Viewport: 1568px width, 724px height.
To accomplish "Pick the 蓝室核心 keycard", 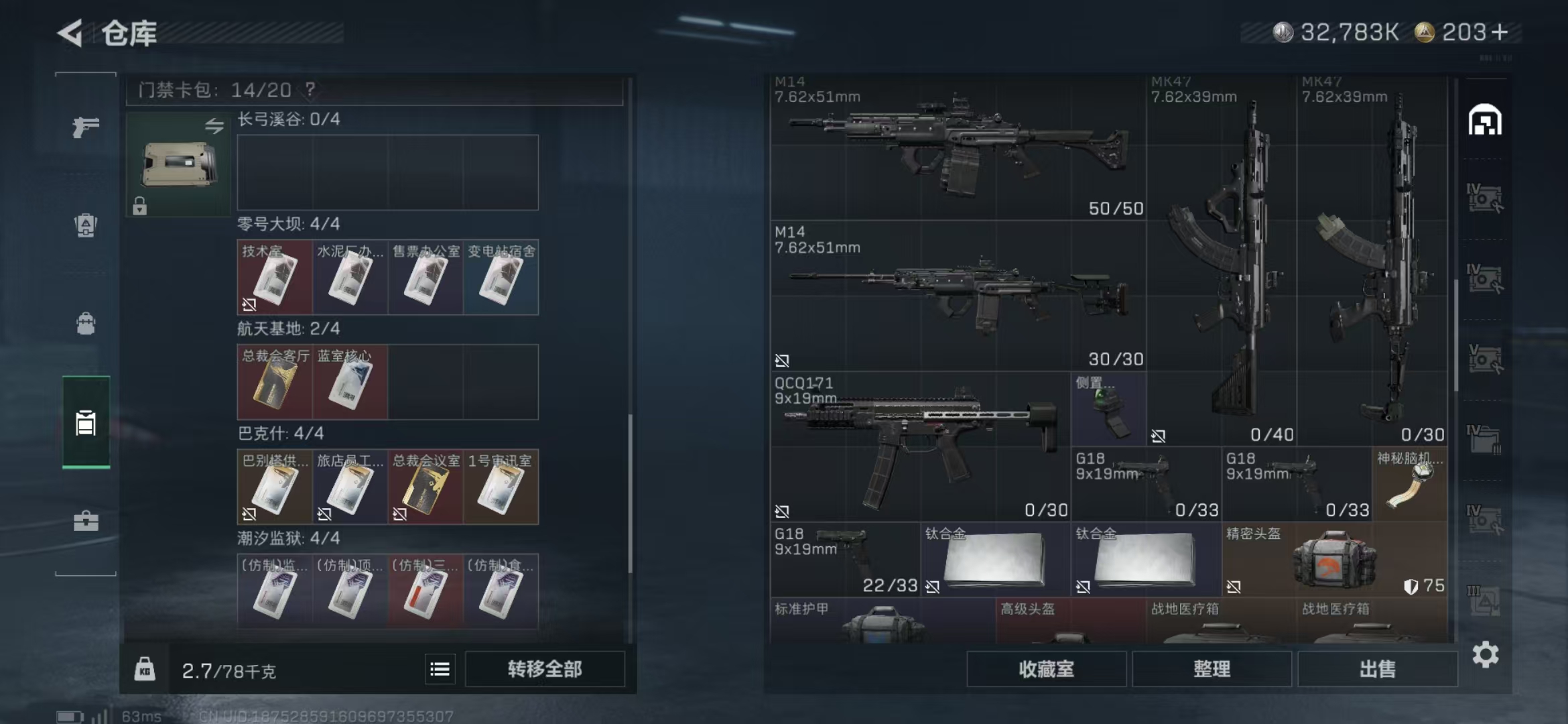I will point(350,382).
